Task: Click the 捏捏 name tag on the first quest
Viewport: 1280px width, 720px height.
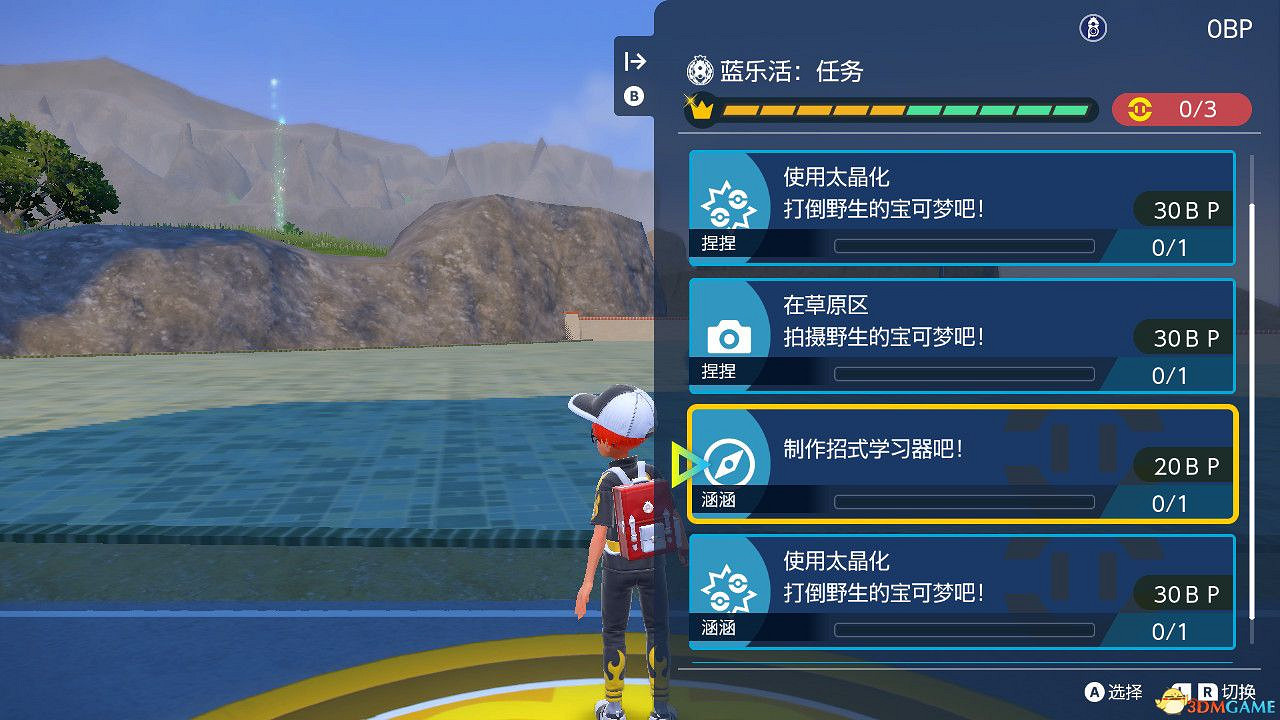Action: pos(720,244)
